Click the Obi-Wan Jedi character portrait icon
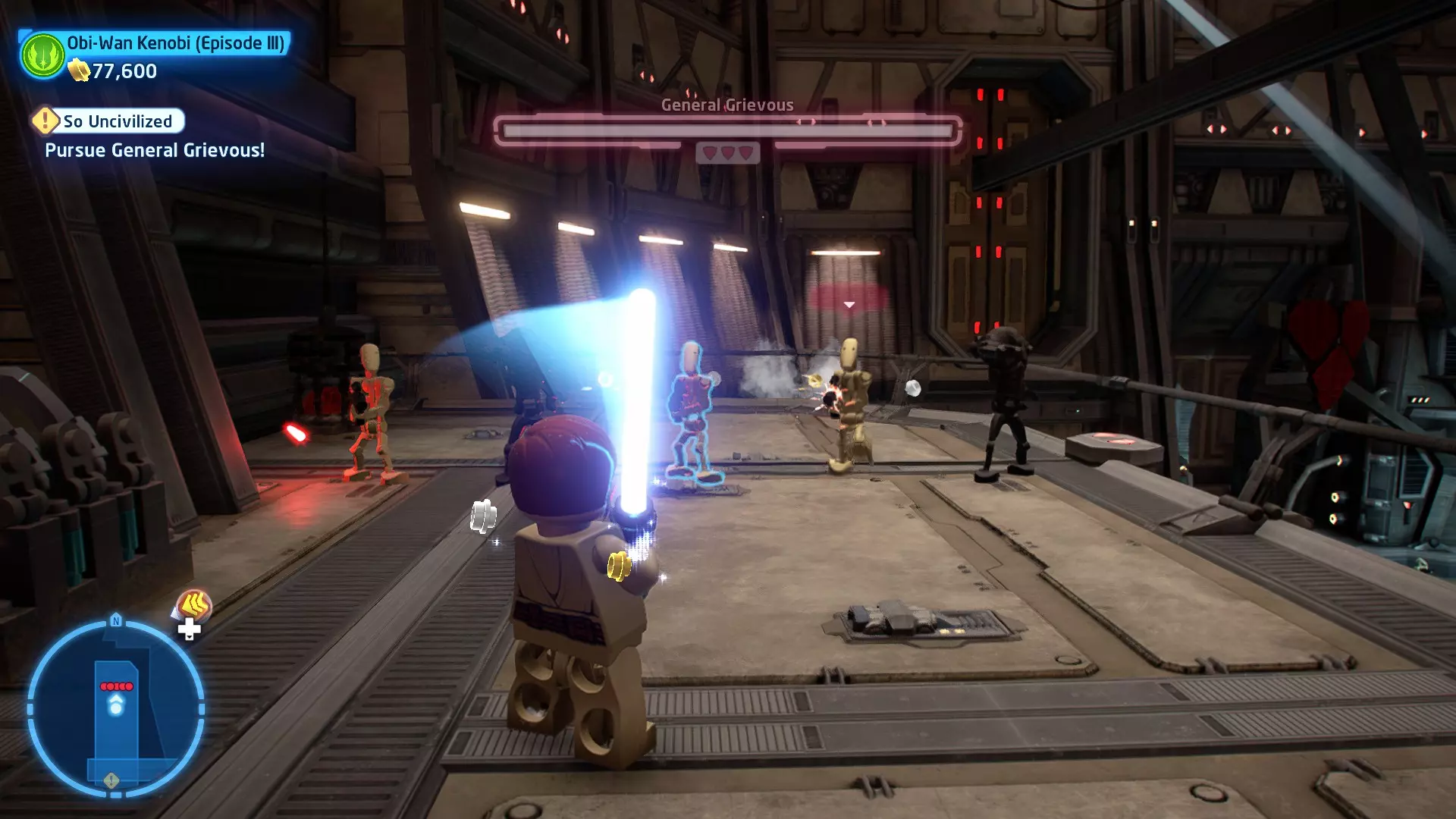Image resolution: width=1456 pixels, height=819 pixels. (x=43, y=55)
